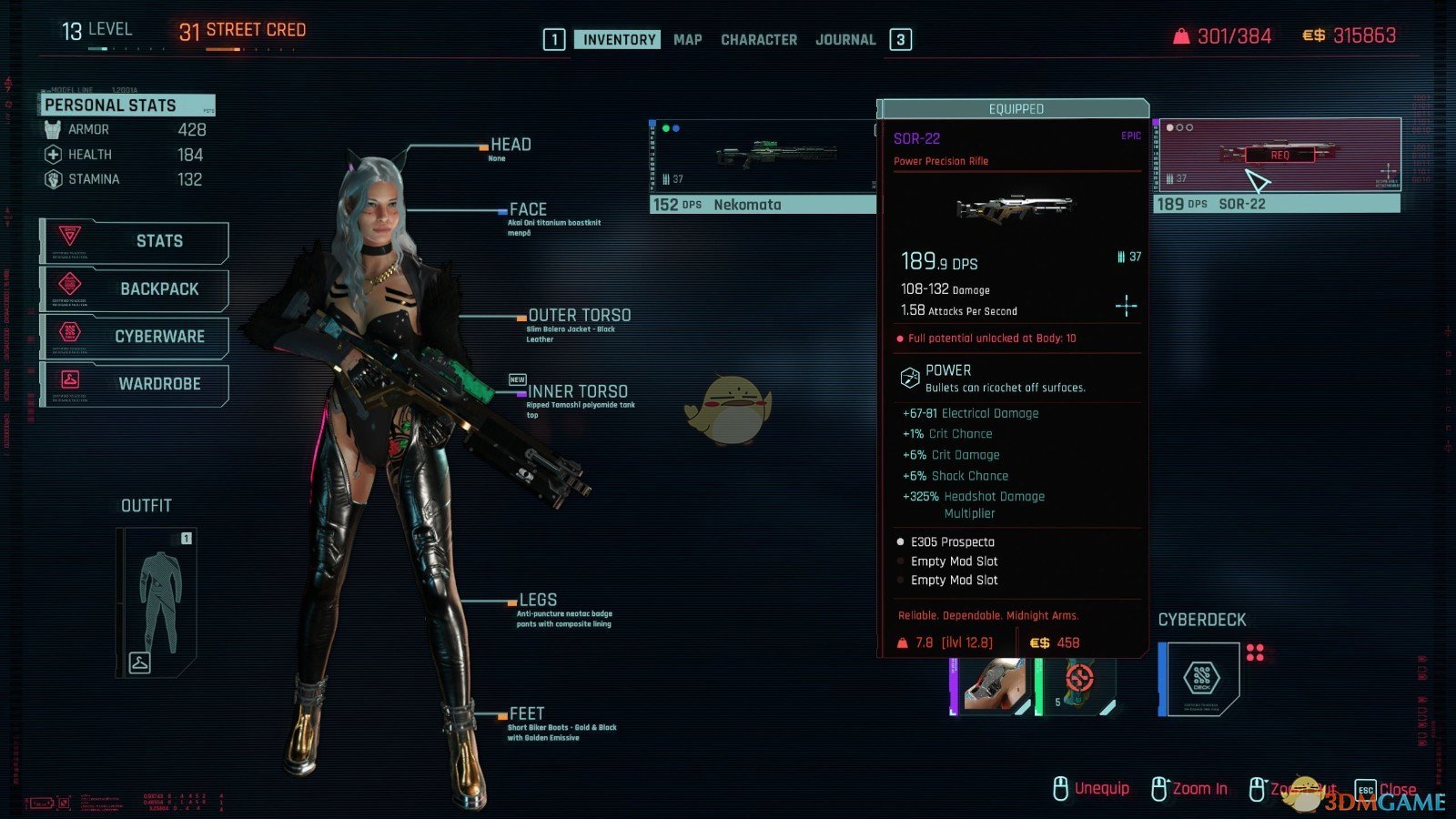This screenshot has height=819, width=1456.
Task: Select the SOR-22 weapon slot
Action: pos(1276,166)
